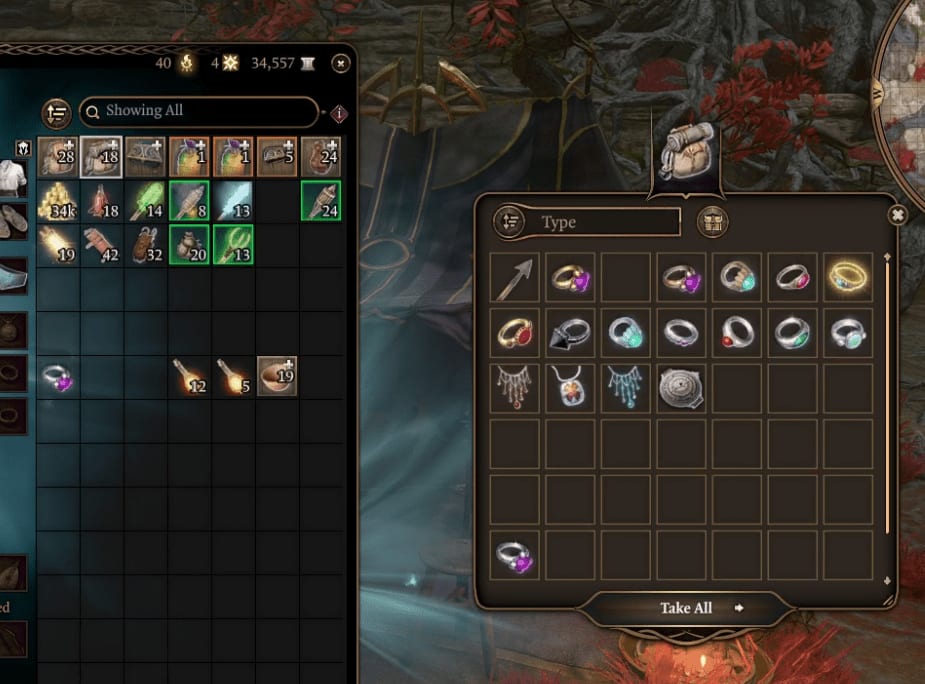925x684 pixels.
Task: Select the arrow item in the container
Action: [516, 278]
